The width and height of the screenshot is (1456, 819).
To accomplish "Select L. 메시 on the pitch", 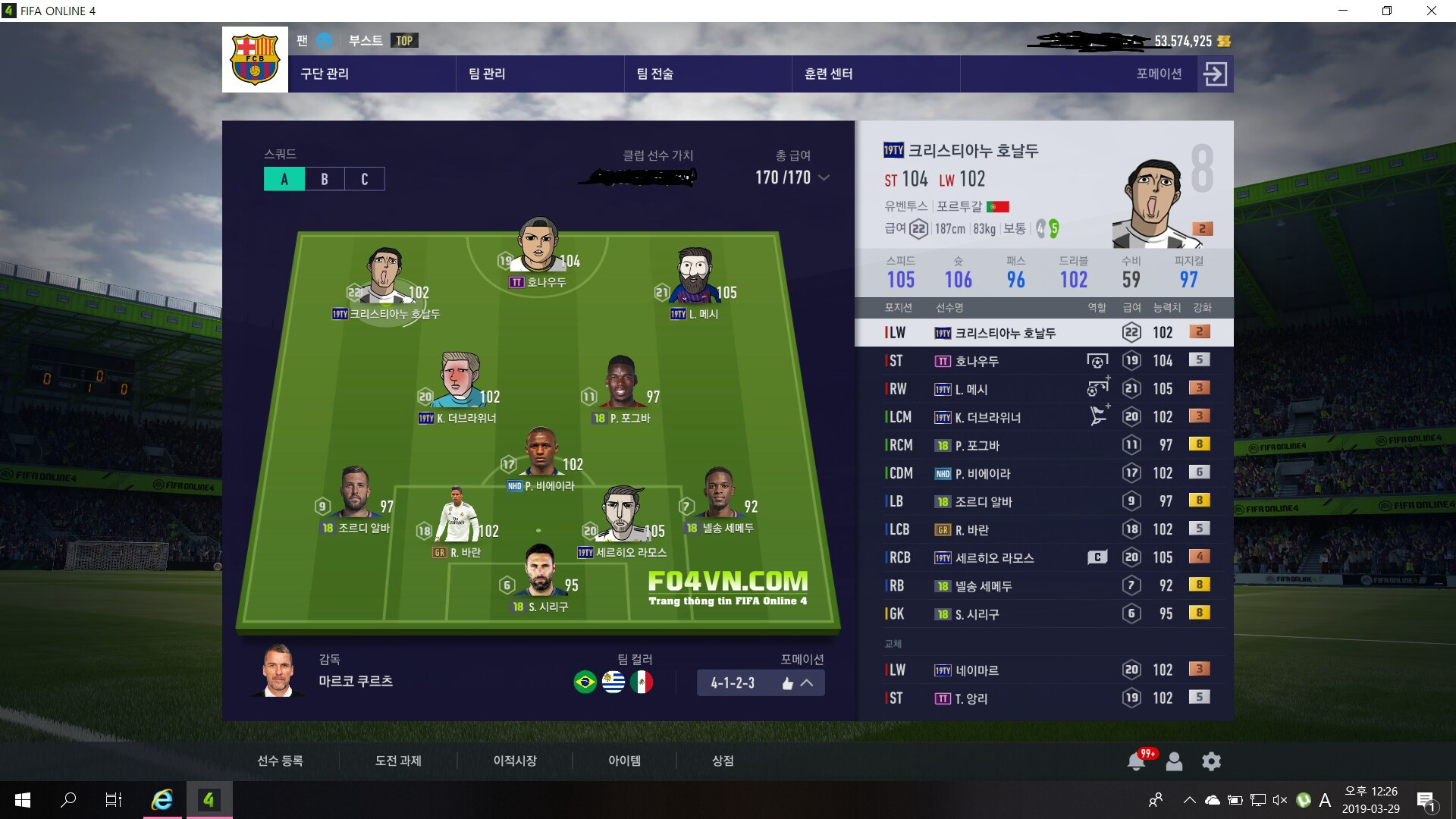I will [x=694, y=279].
